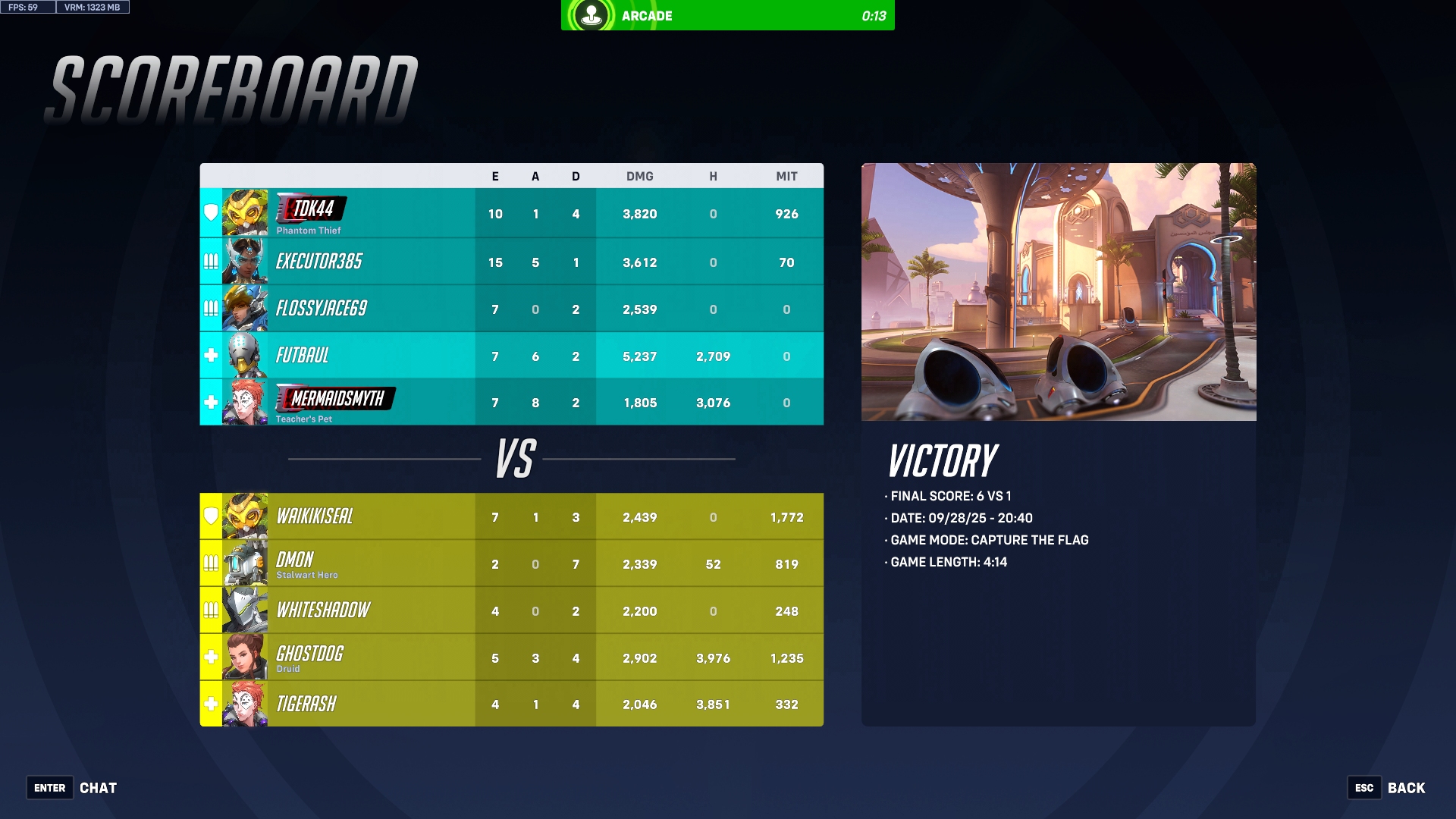Select the TDK44 player row
1456x819 pixels.
tap(511, 213)
